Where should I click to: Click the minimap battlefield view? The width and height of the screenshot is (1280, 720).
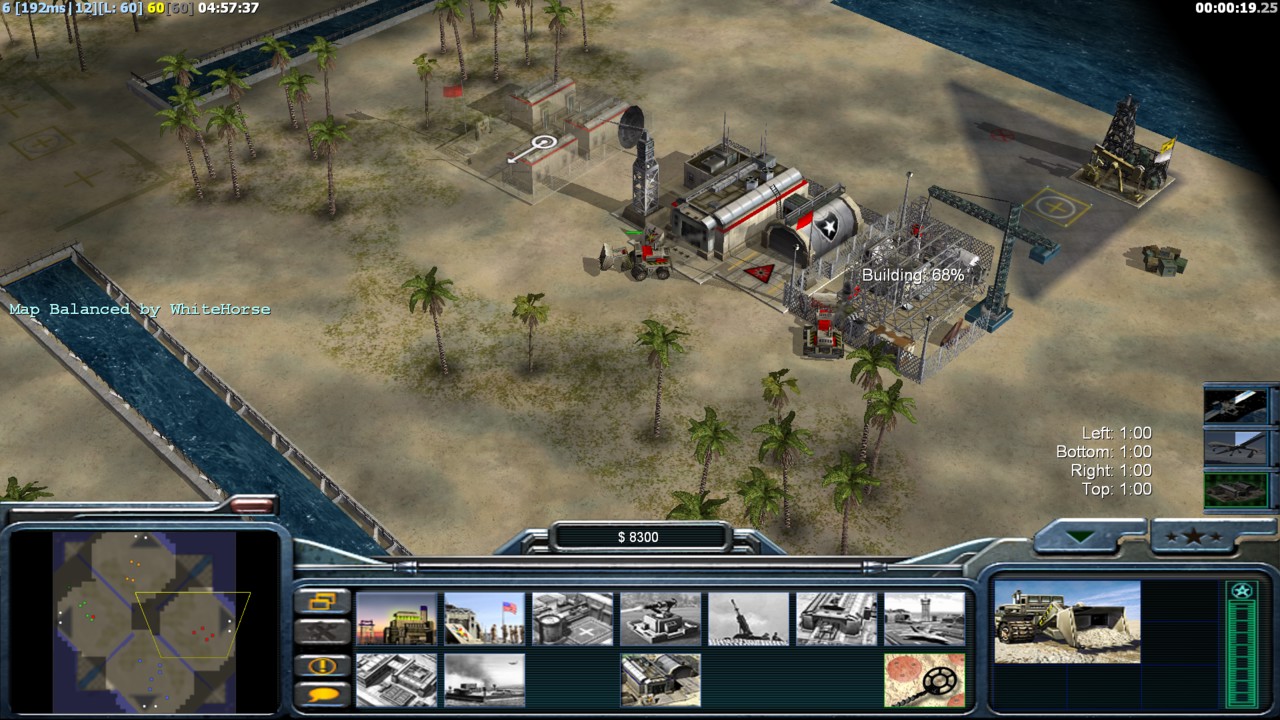[x=144, y=618]
